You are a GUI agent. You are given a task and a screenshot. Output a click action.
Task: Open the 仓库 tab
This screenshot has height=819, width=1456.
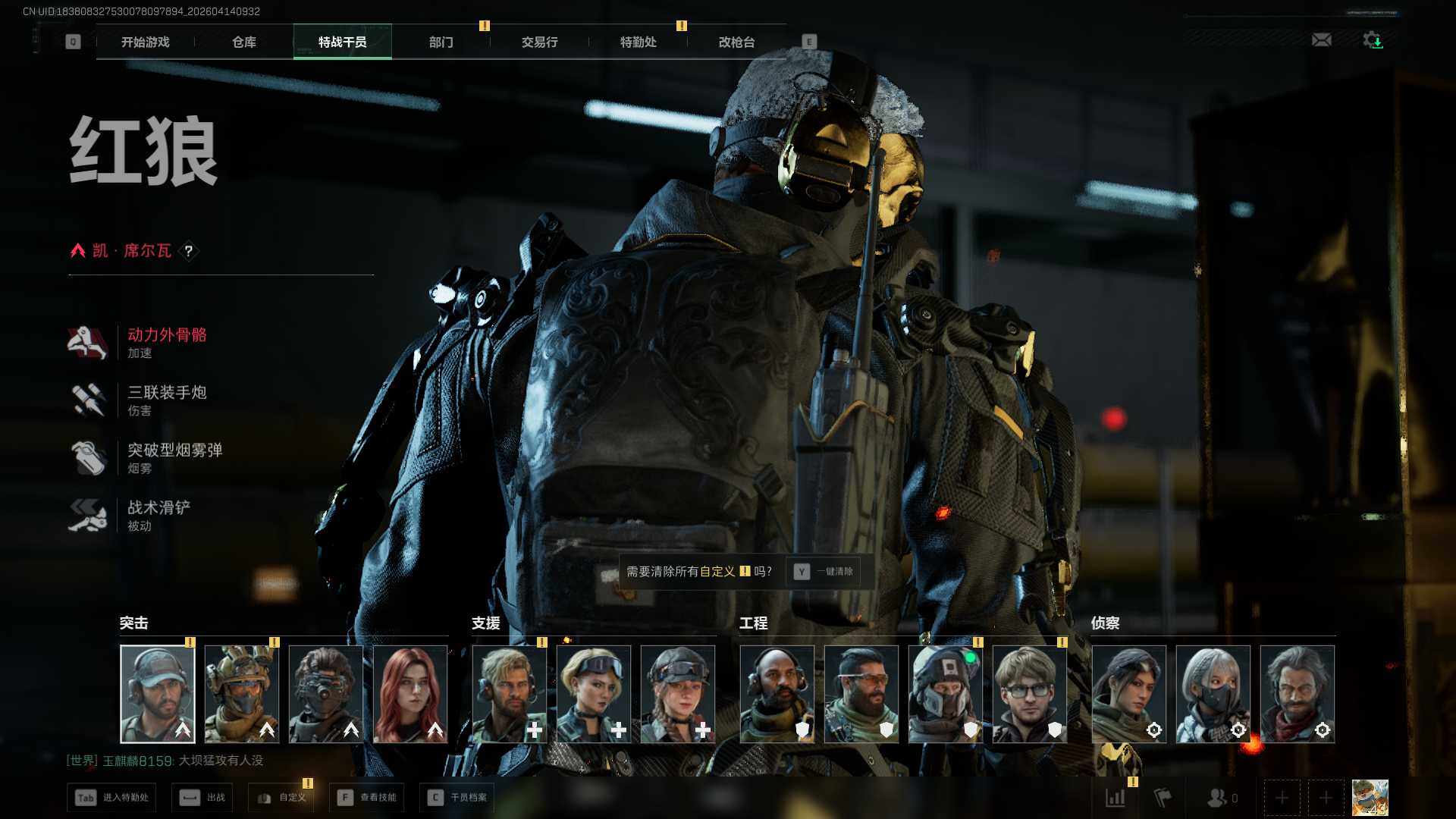pyautogui.click(x=243, y=42)
